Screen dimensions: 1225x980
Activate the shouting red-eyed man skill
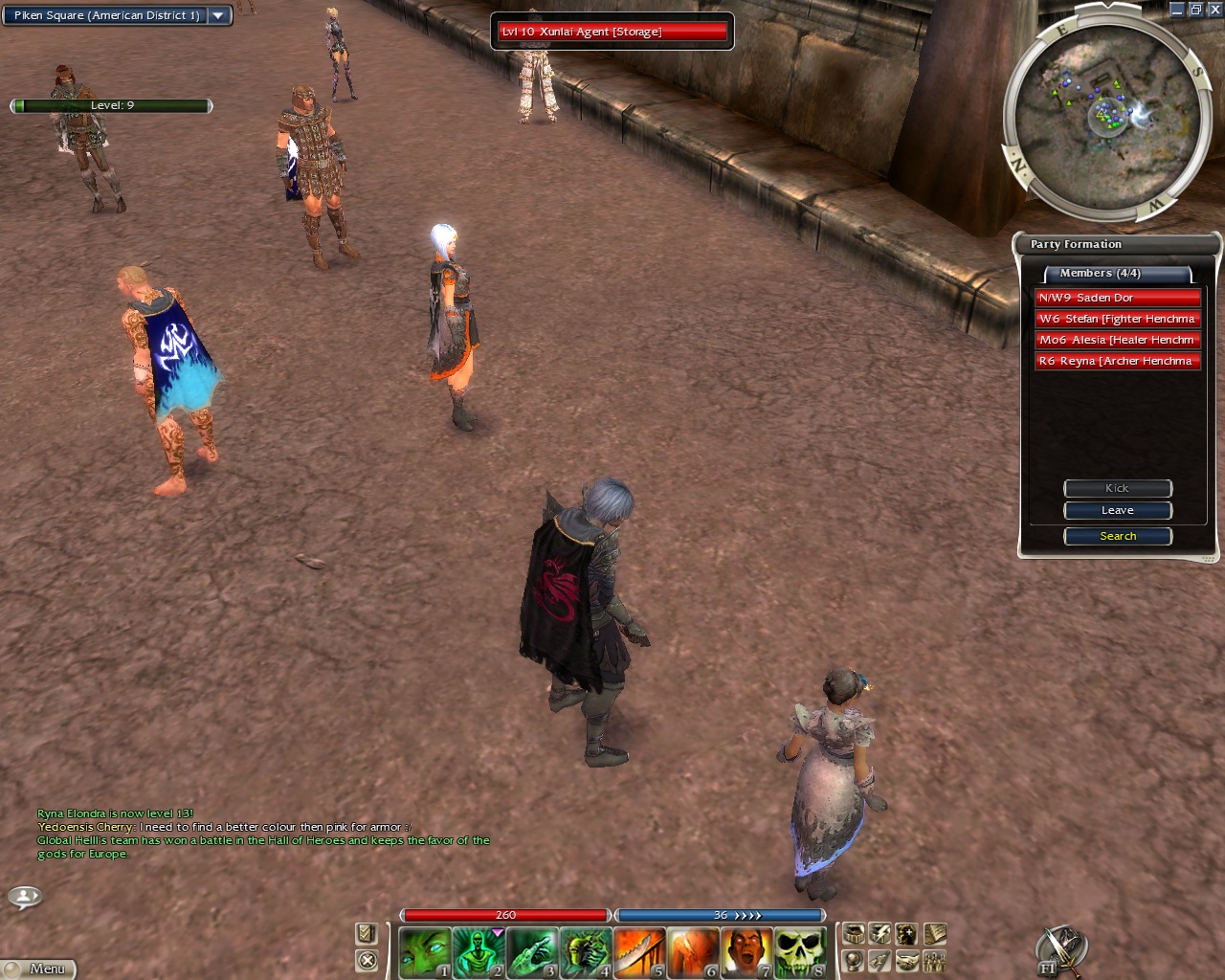pyautogui.click(x=746, y=952)
